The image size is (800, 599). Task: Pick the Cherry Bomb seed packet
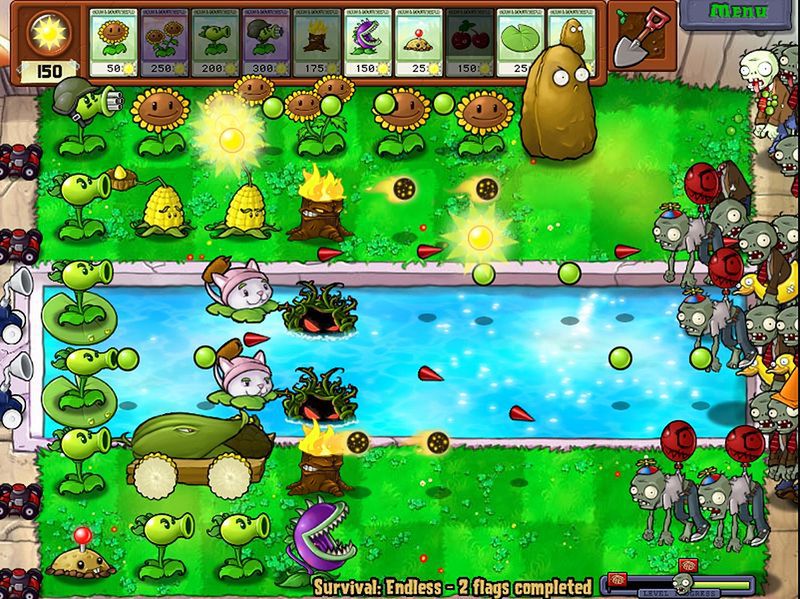coord(470,42)
